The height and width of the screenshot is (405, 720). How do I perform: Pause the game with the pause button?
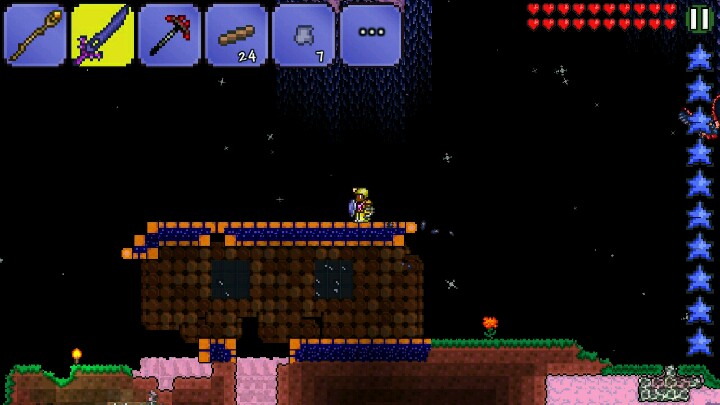(x=699, y=19)
